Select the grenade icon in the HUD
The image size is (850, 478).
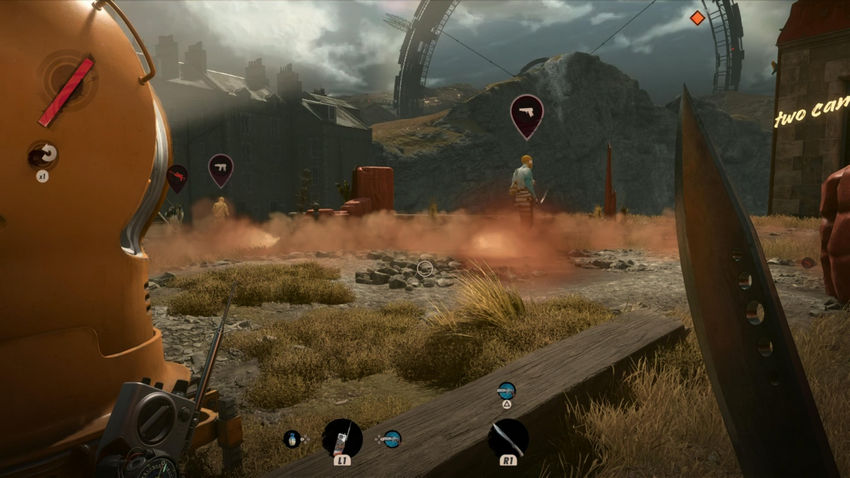click(x=293, y=438)
